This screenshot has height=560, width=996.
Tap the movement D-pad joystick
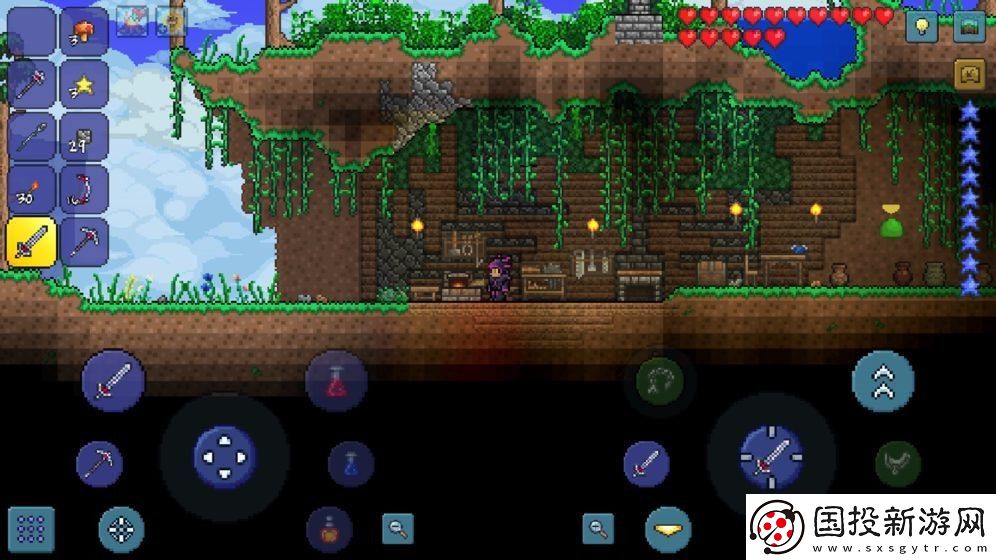click(x=224, y=456)
